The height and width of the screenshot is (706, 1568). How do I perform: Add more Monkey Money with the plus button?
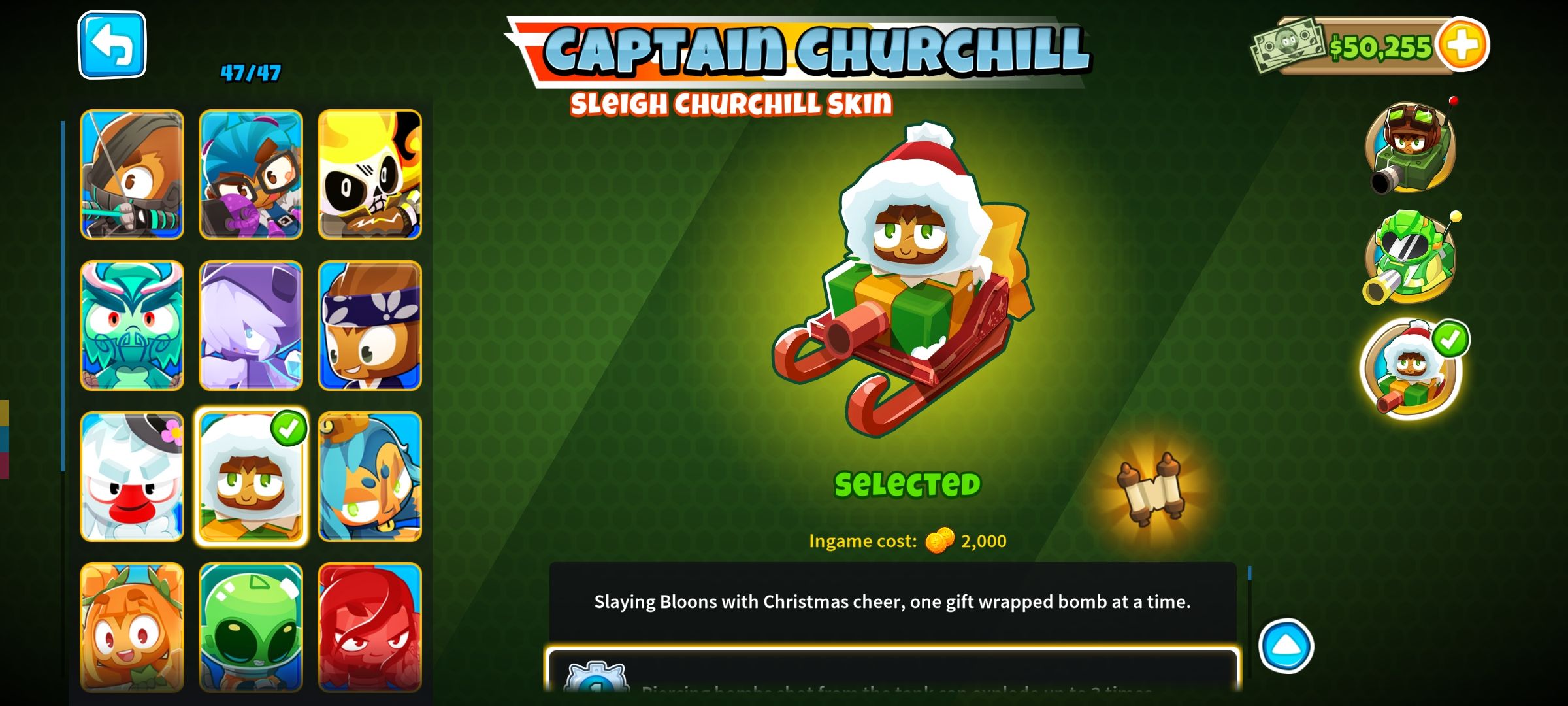click(1462, 44)
